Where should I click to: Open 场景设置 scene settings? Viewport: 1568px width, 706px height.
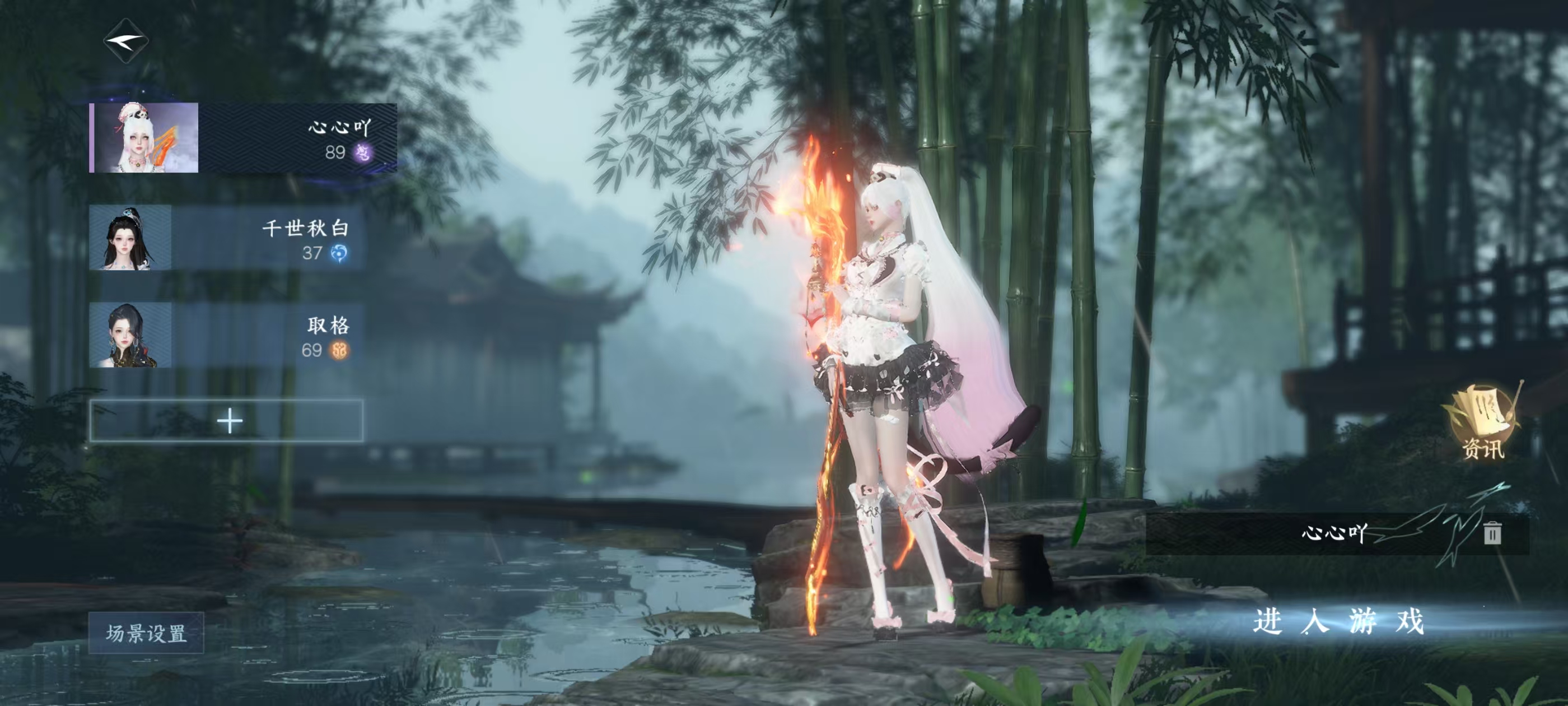(x=146, y=634)
